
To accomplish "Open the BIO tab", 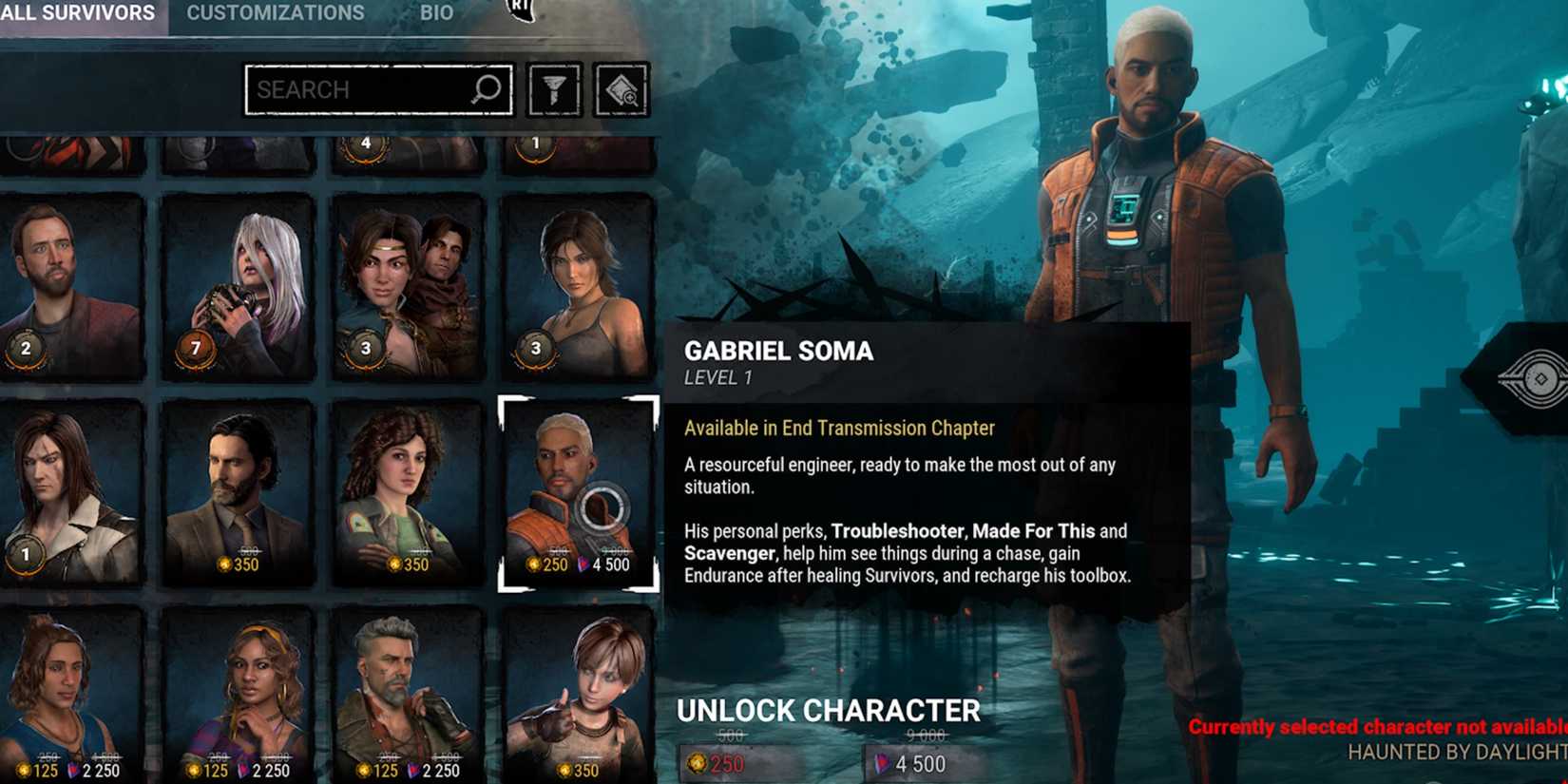I will (436, 12).
